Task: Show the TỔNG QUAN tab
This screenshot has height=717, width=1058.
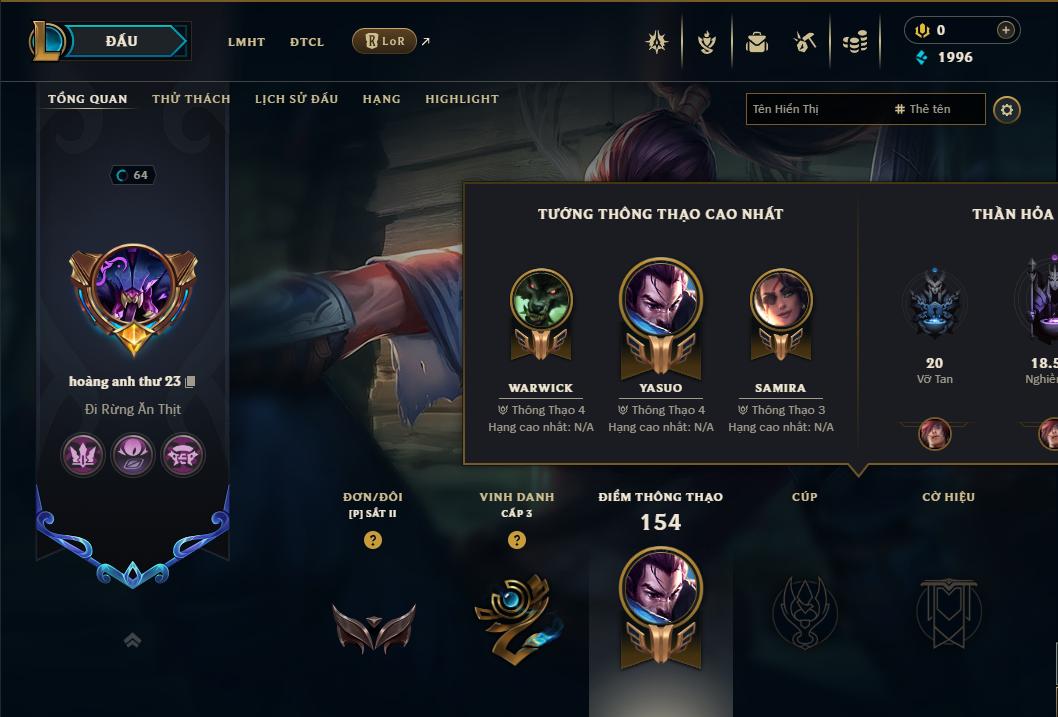Action: pos(88,99)
